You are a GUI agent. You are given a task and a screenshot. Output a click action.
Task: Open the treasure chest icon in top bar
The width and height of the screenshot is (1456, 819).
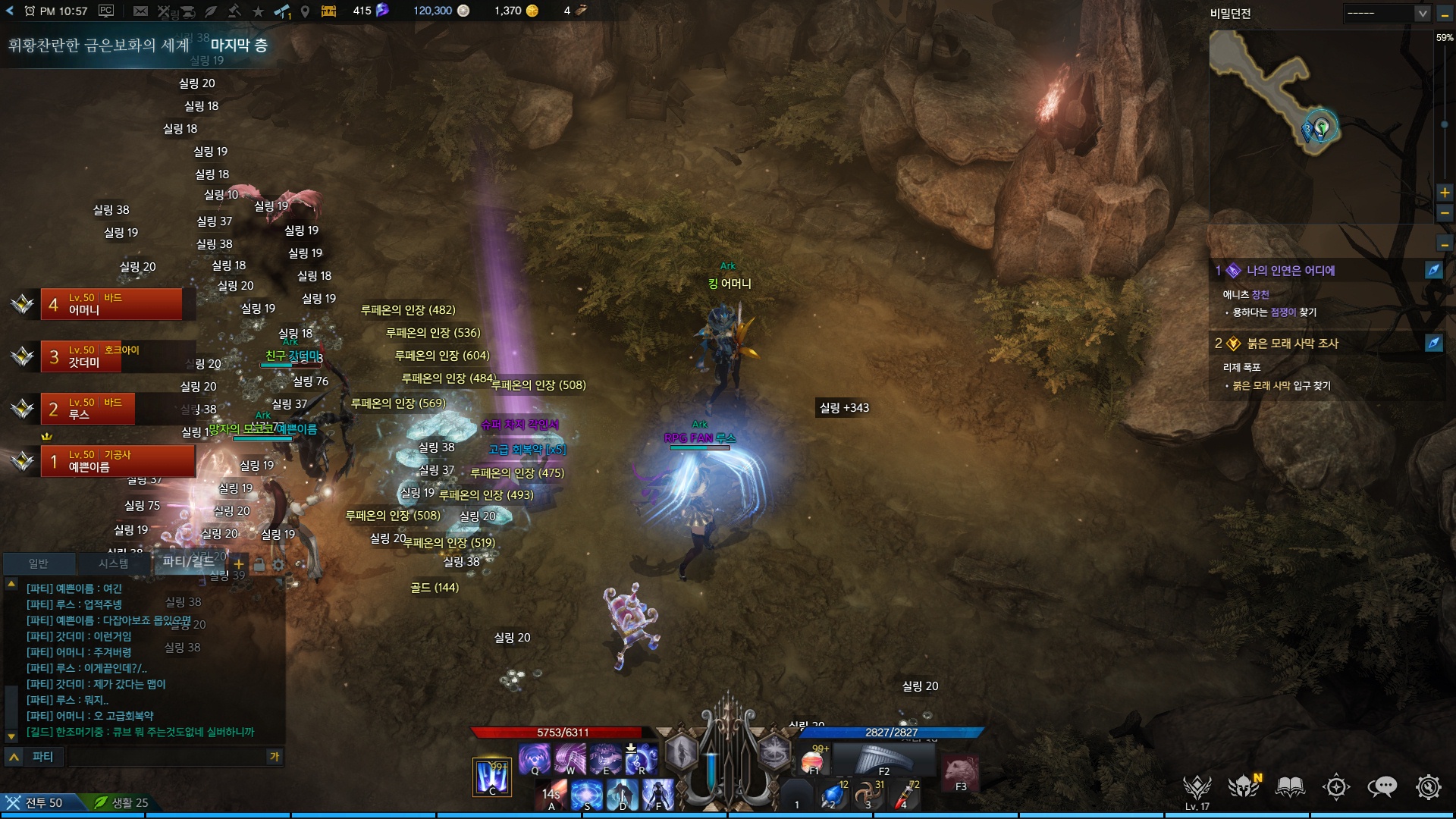click(x=328, y=11)
